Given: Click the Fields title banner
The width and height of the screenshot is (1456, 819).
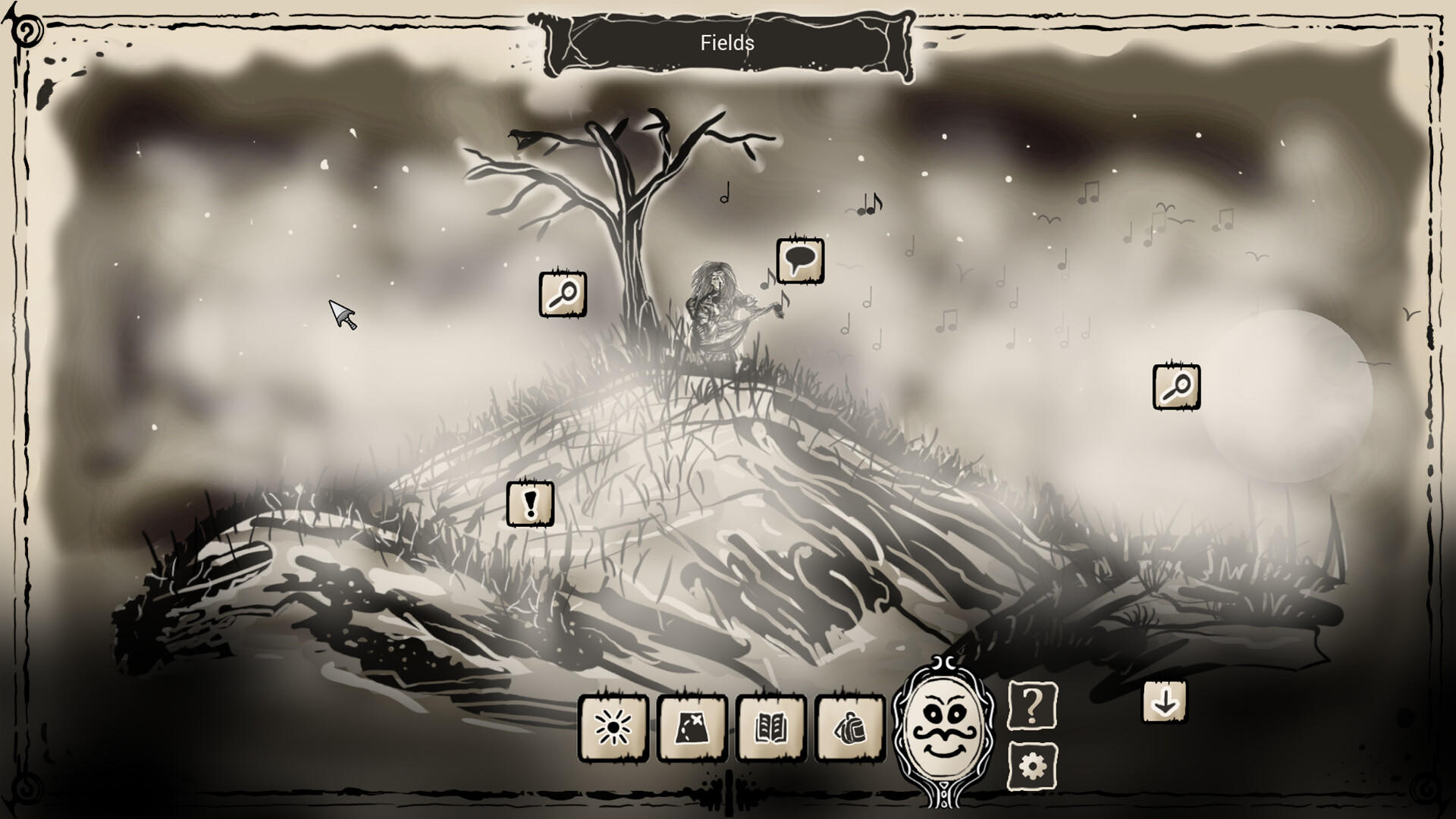Looking at the screenshot, I should point(728,42).
